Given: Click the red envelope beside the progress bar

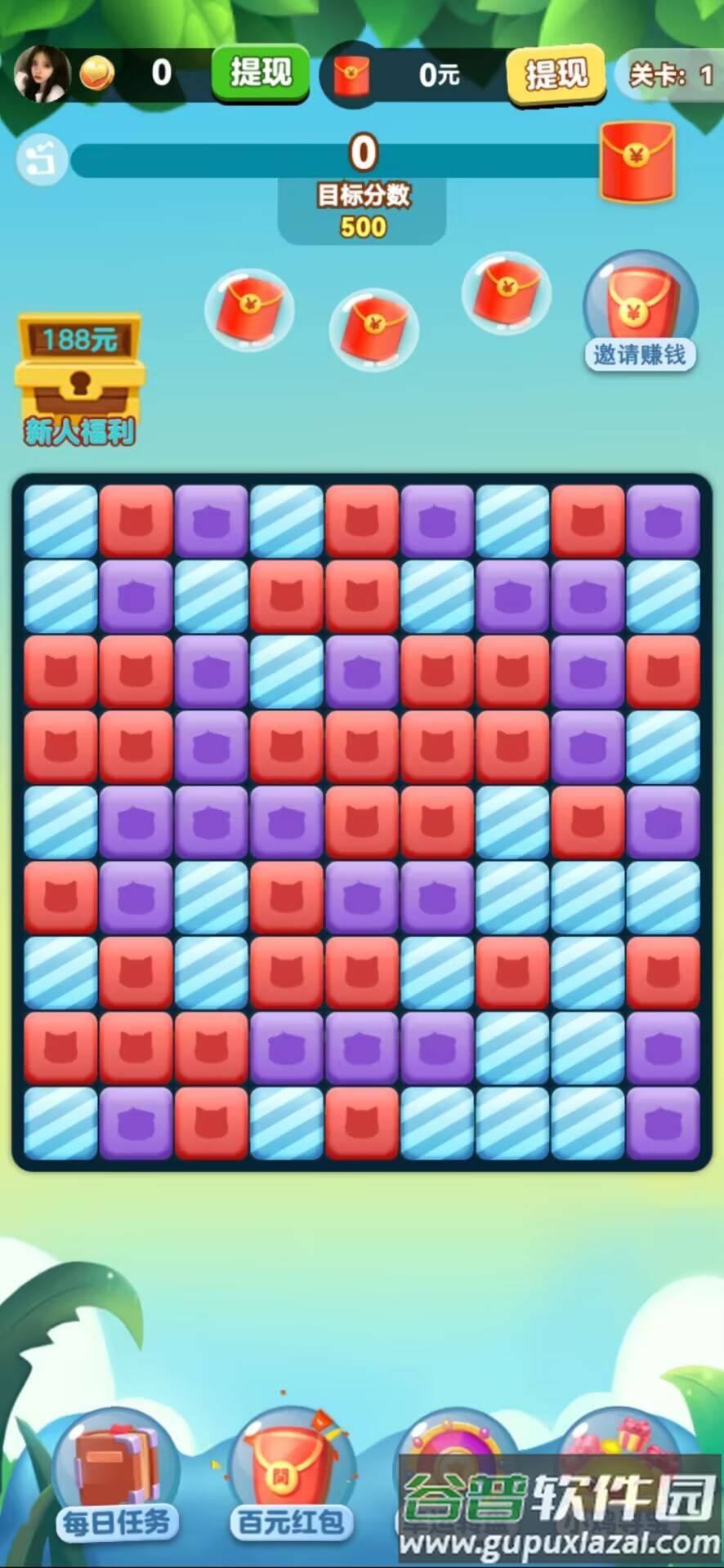Looking at the screenshot, I should (637, 161).
